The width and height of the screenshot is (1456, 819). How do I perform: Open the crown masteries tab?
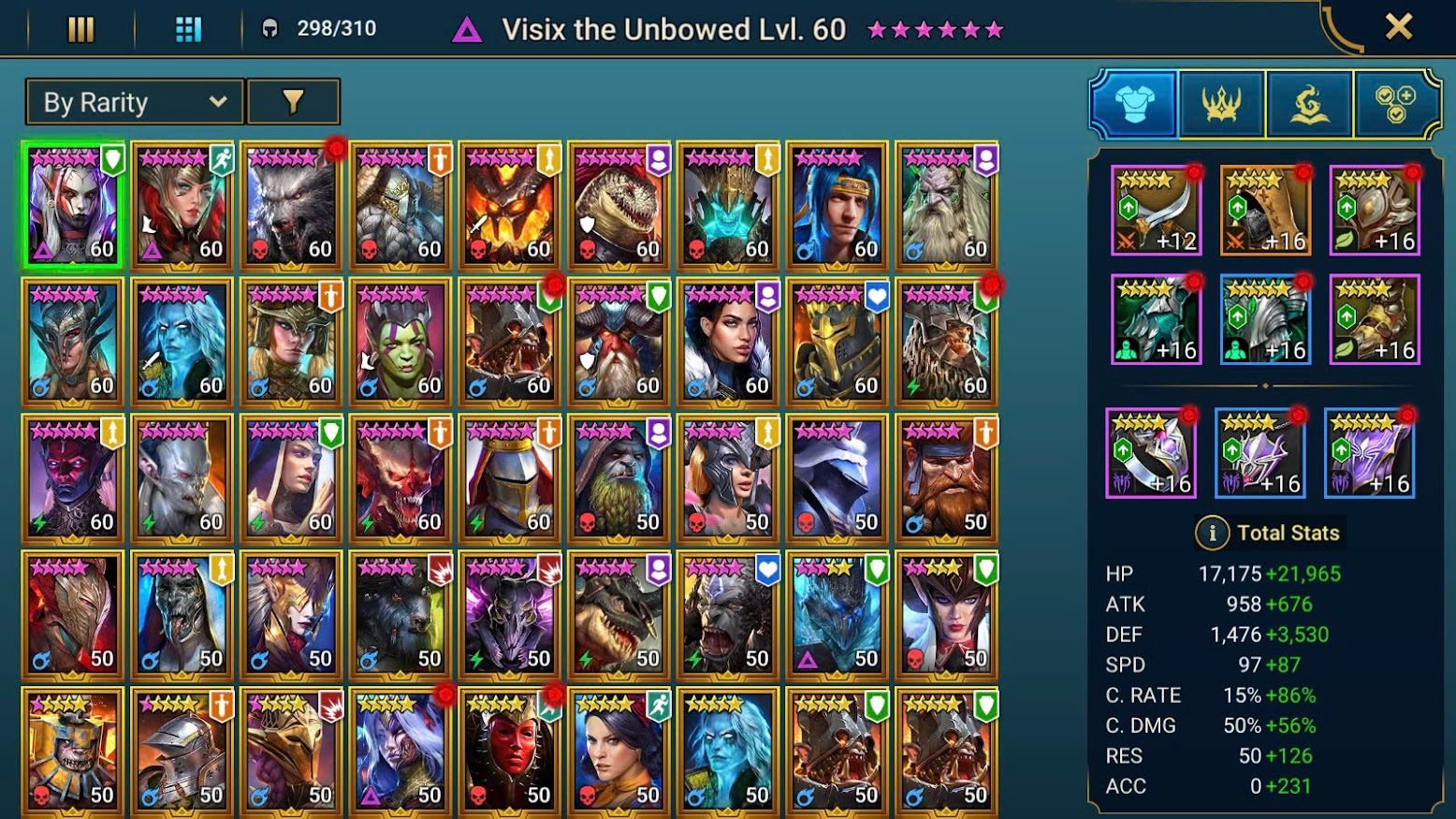pyautogui.click(x=1221, y=104)
